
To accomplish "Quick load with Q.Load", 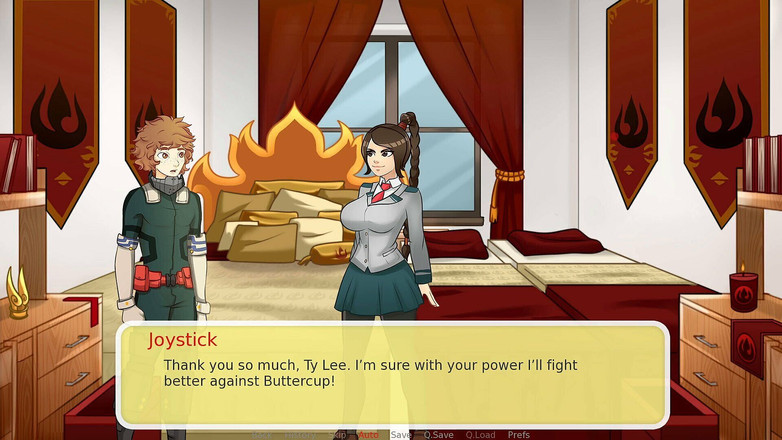I will pyautogui.click(x=480, y=435).
